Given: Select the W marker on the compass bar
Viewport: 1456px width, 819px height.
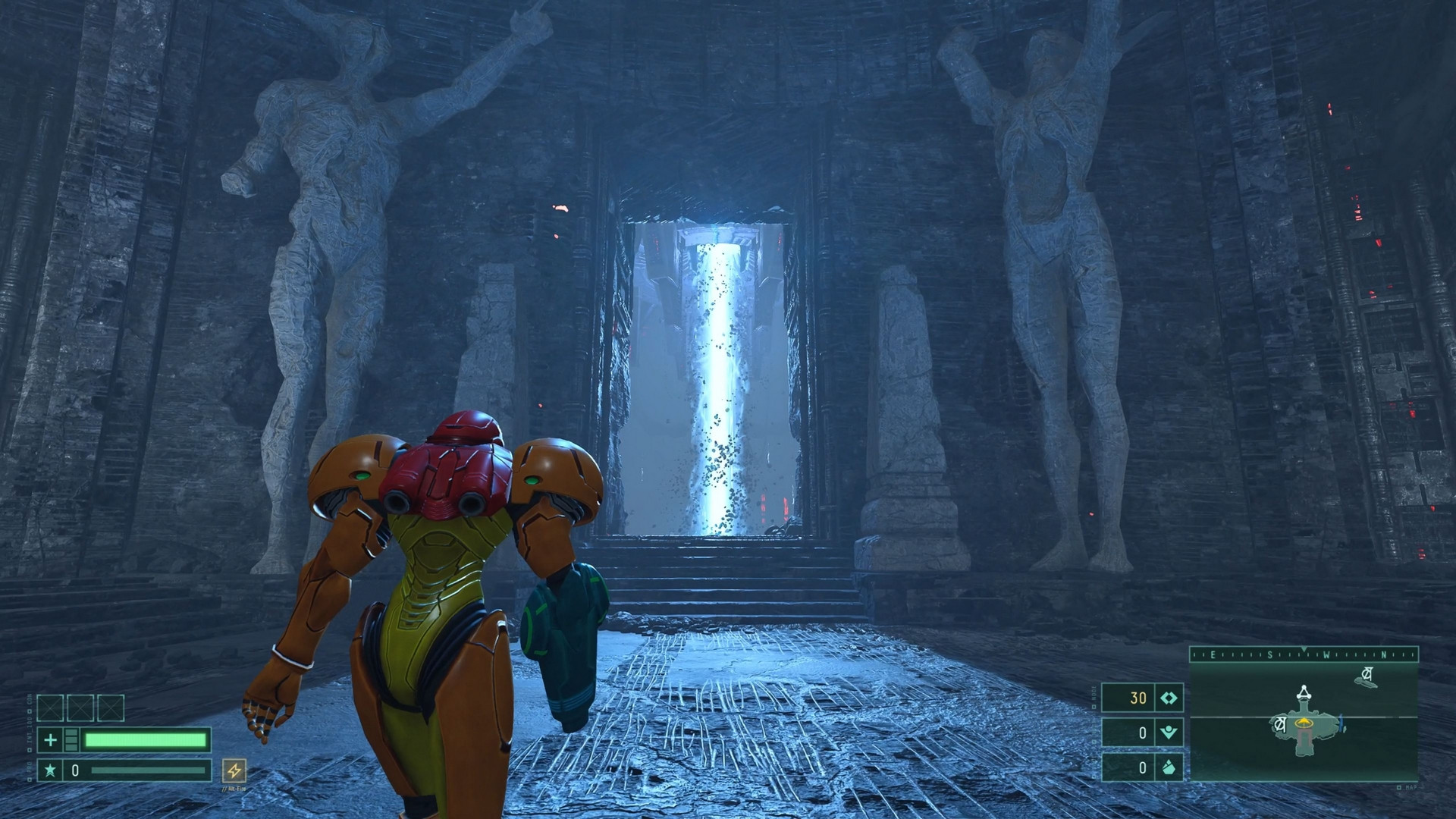Looking at the screenshot, I should point(1326,653).
